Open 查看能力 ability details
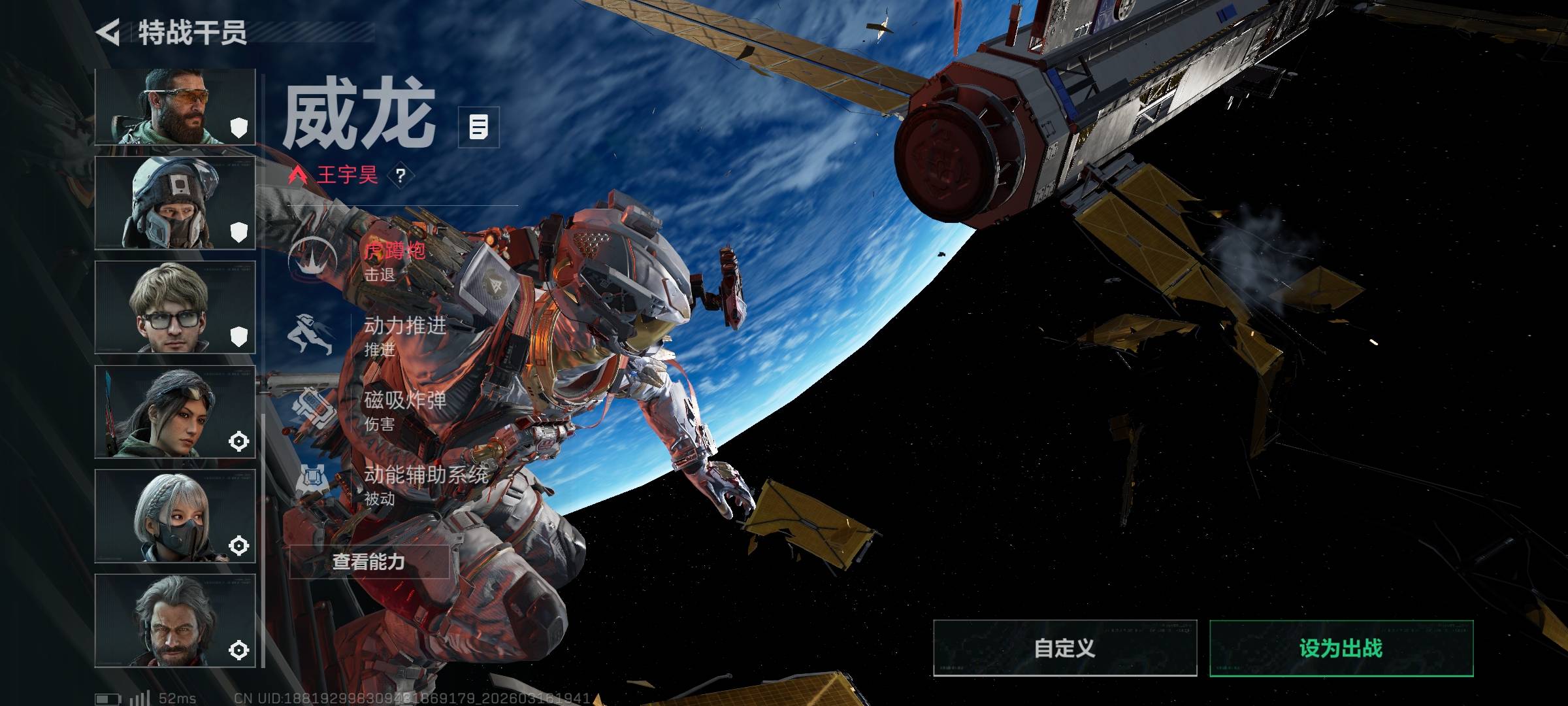The image size is (1568, 706). tap(369, 562)
